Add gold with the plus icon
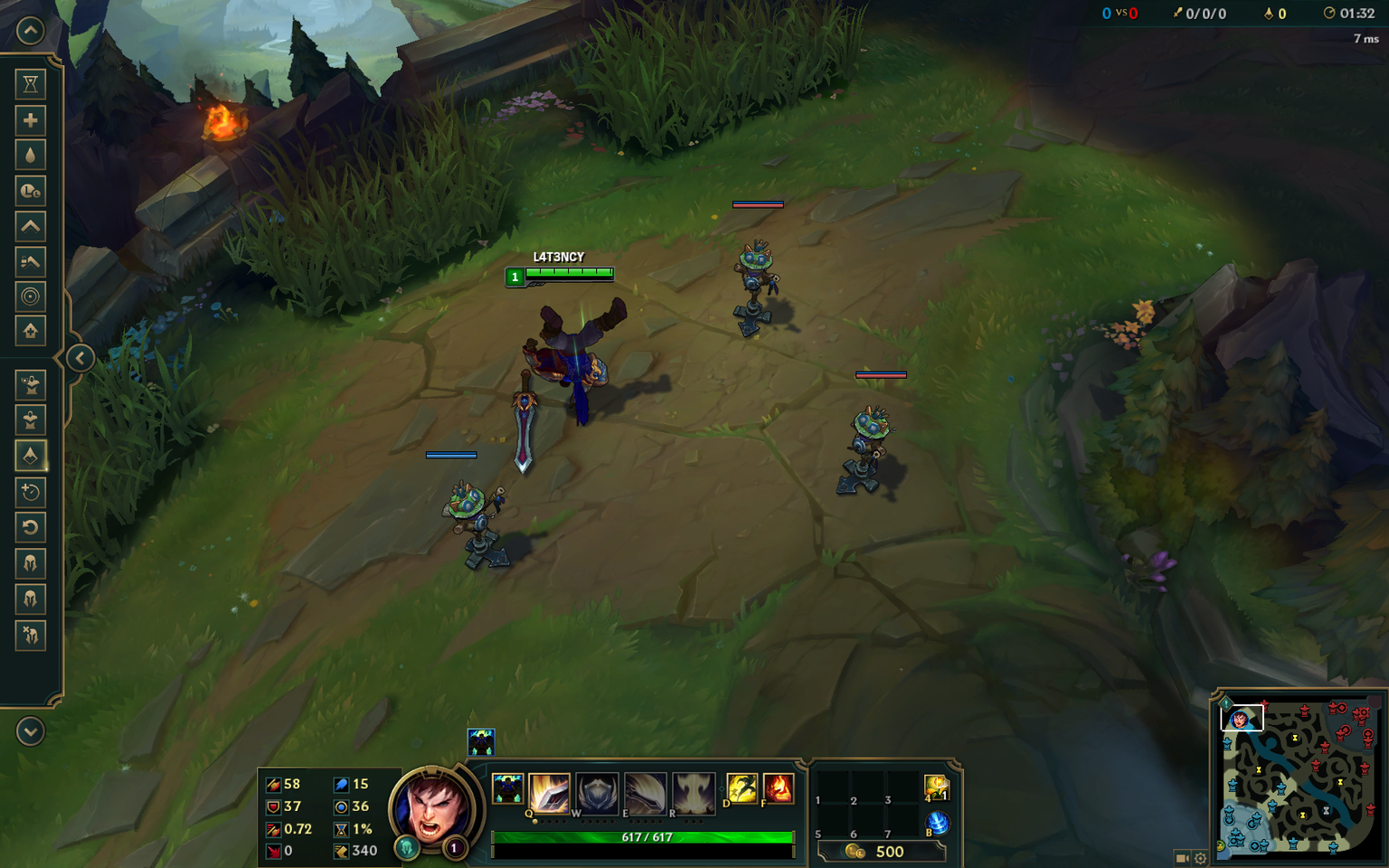This screenshot has height=868, width=1389. [x=30, y=119]
